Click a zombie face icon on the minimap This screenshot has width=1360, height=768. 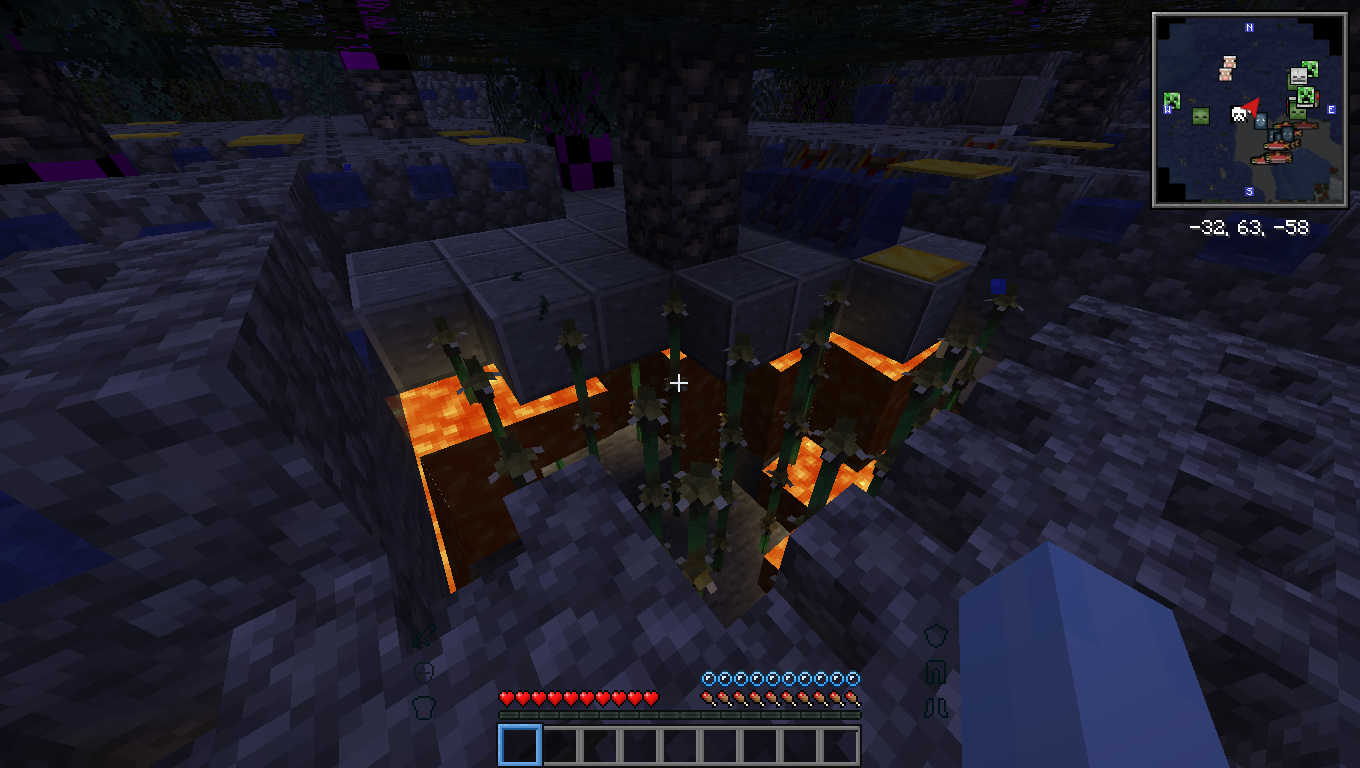[x=1200, y=116]
